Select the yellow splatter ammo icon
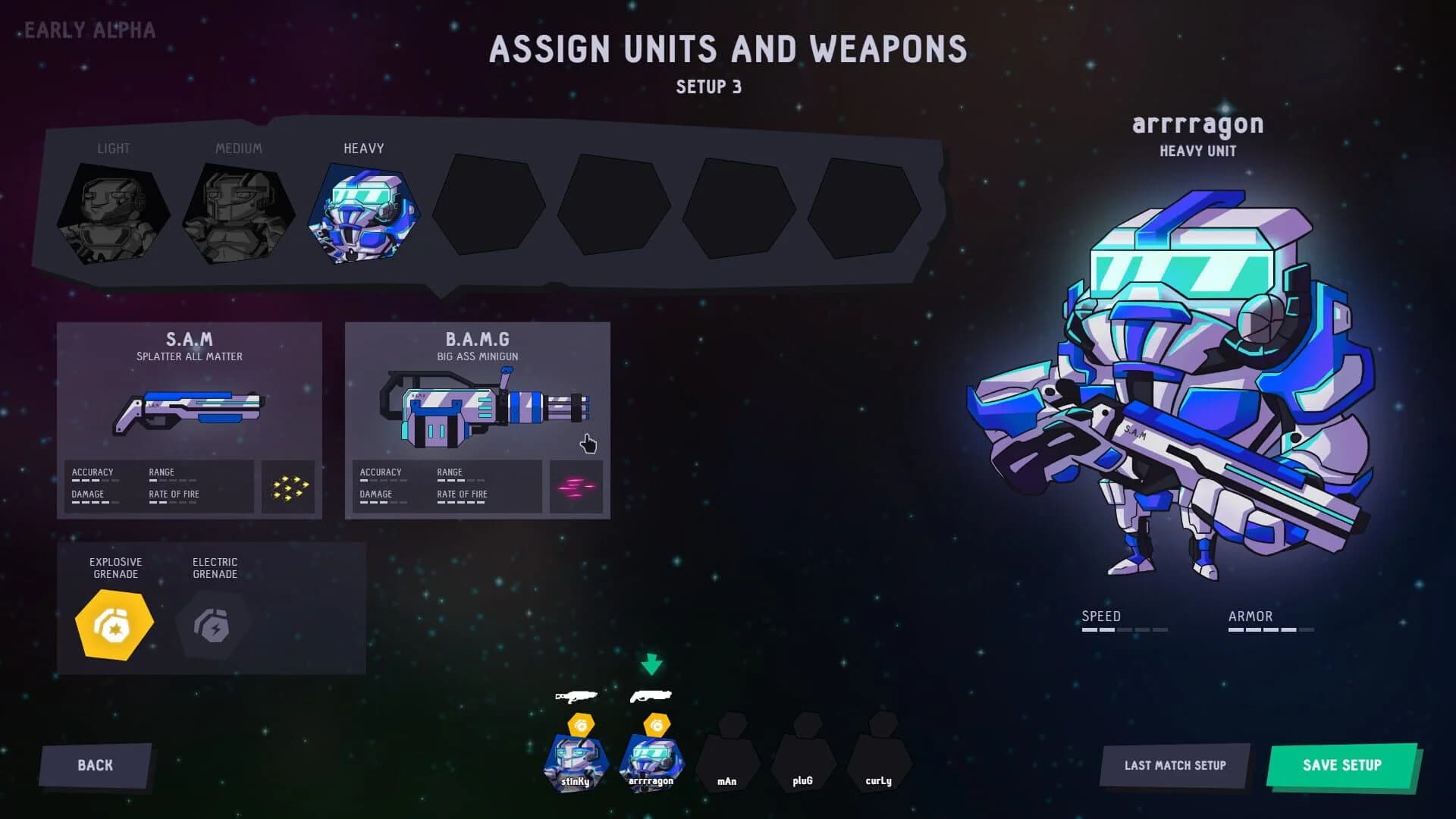Viewport: 1456px width, 819px height. tap(288, 486)
